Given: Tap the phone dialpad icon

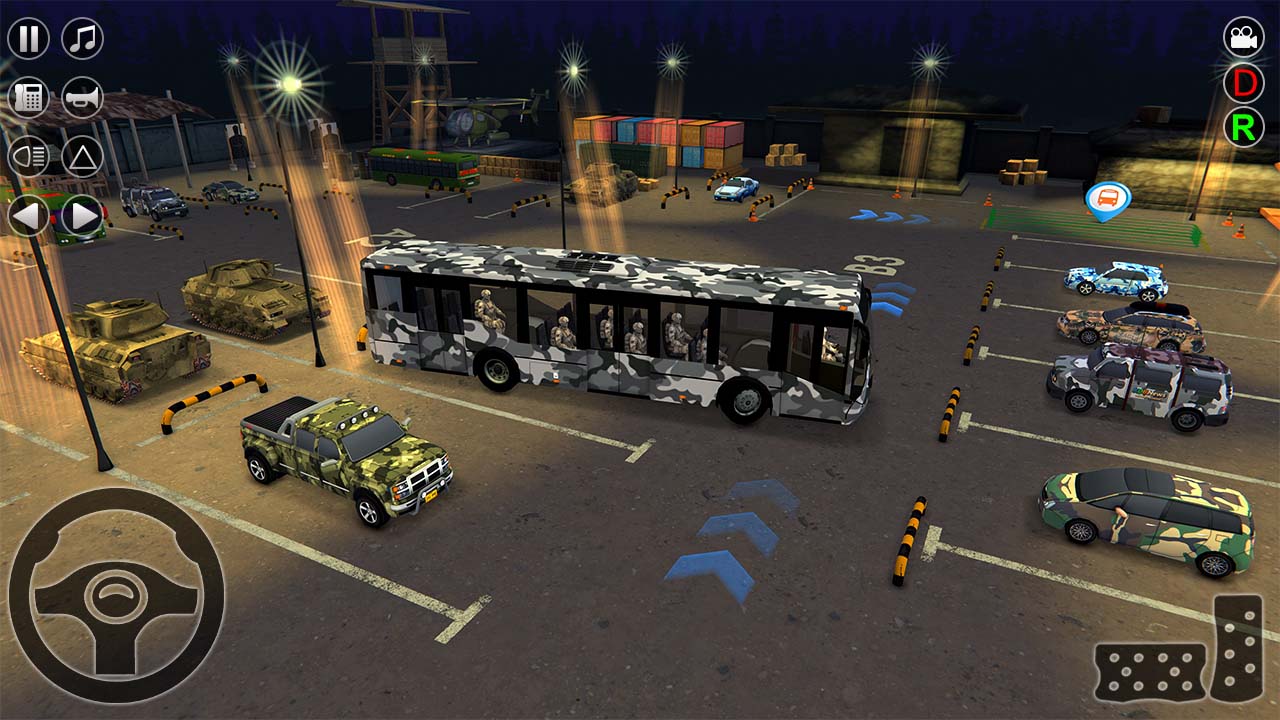Looking at the screenshot, I should [27, 97].
